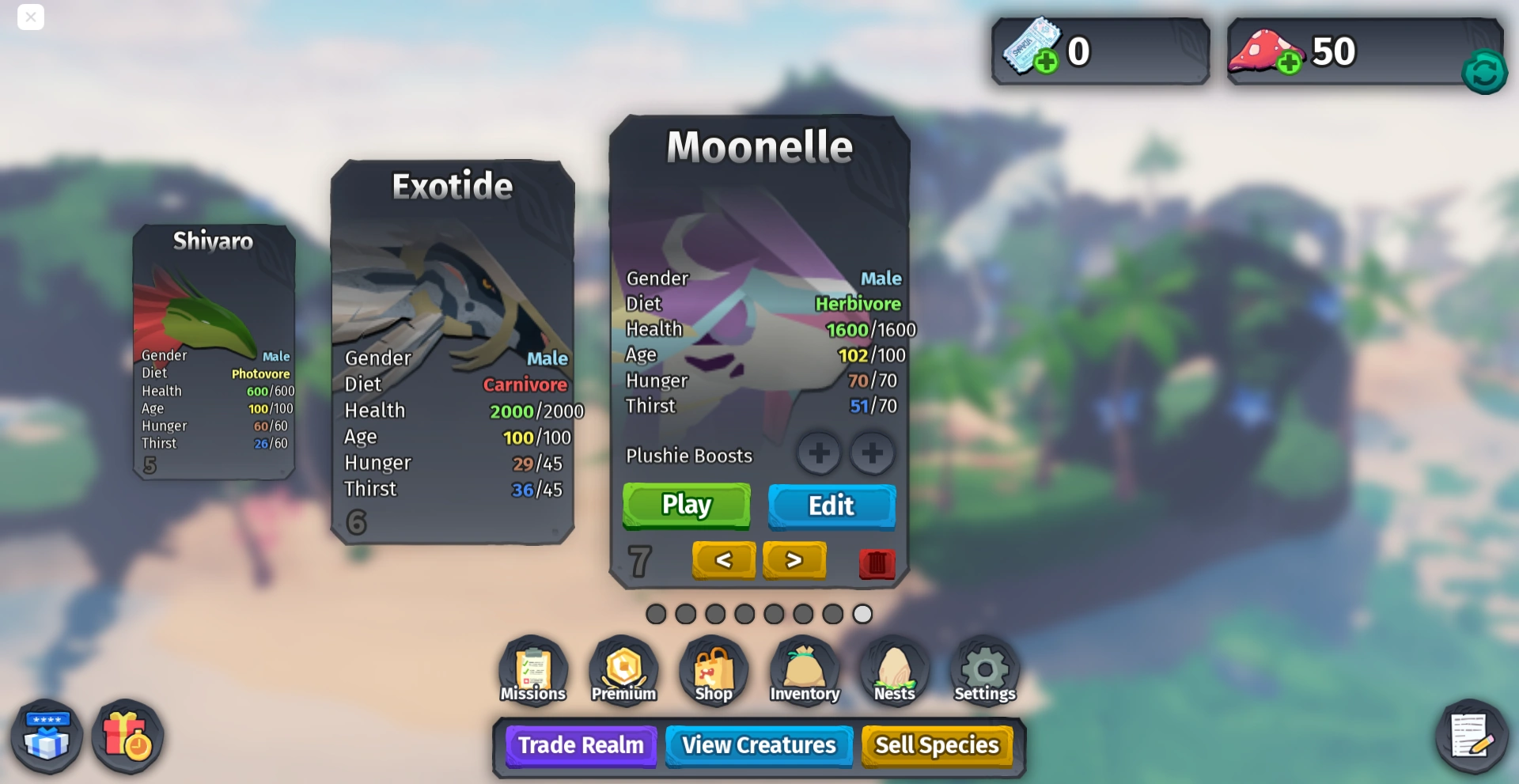This screenshot has height=784, width=1519.
Task: Go to next creature with right arrow
Action: pyautogui.click(x=794, y=560)
